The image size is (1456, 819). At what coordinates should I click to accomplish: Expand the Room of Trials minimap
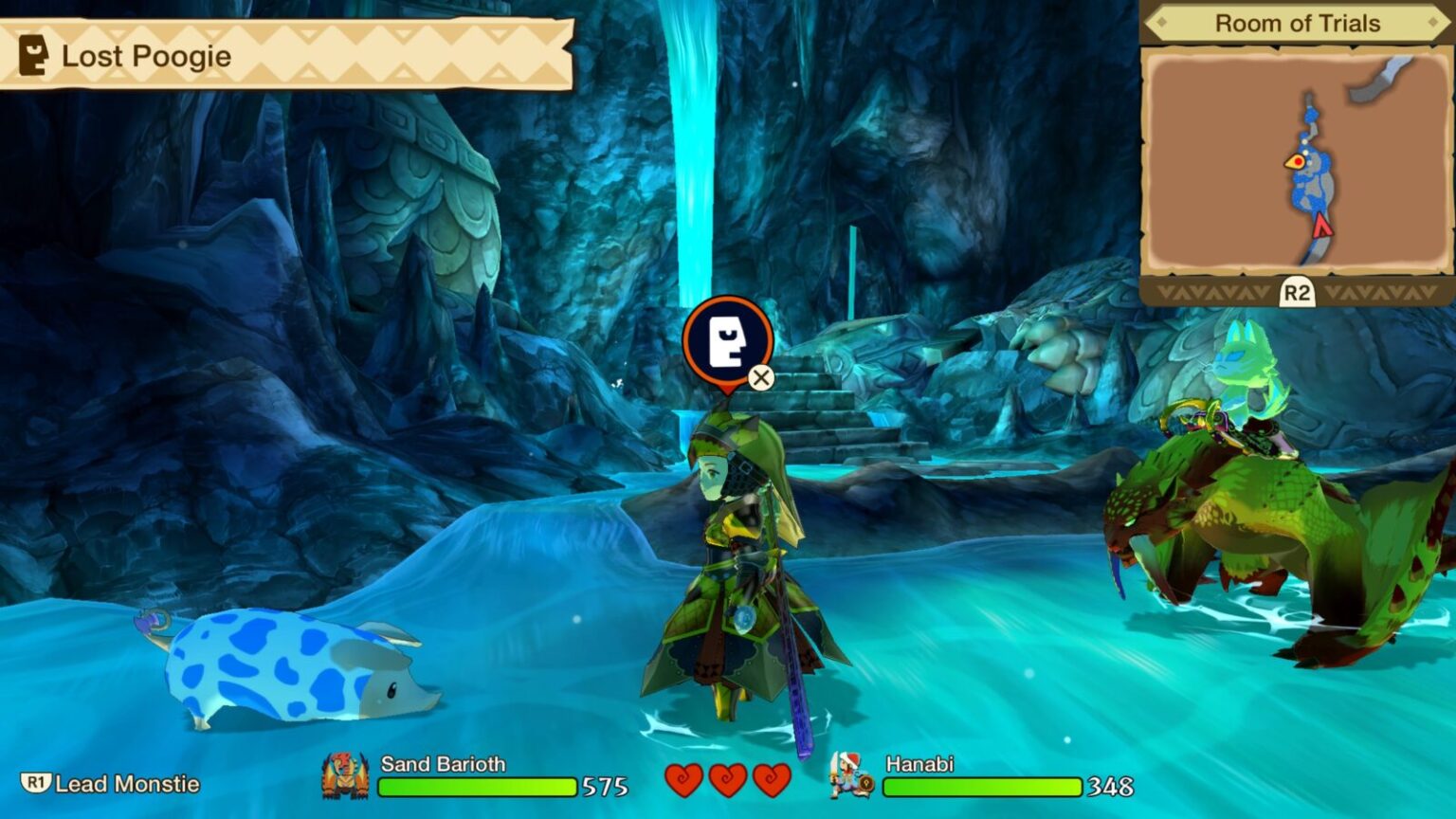pos(1296,293)
